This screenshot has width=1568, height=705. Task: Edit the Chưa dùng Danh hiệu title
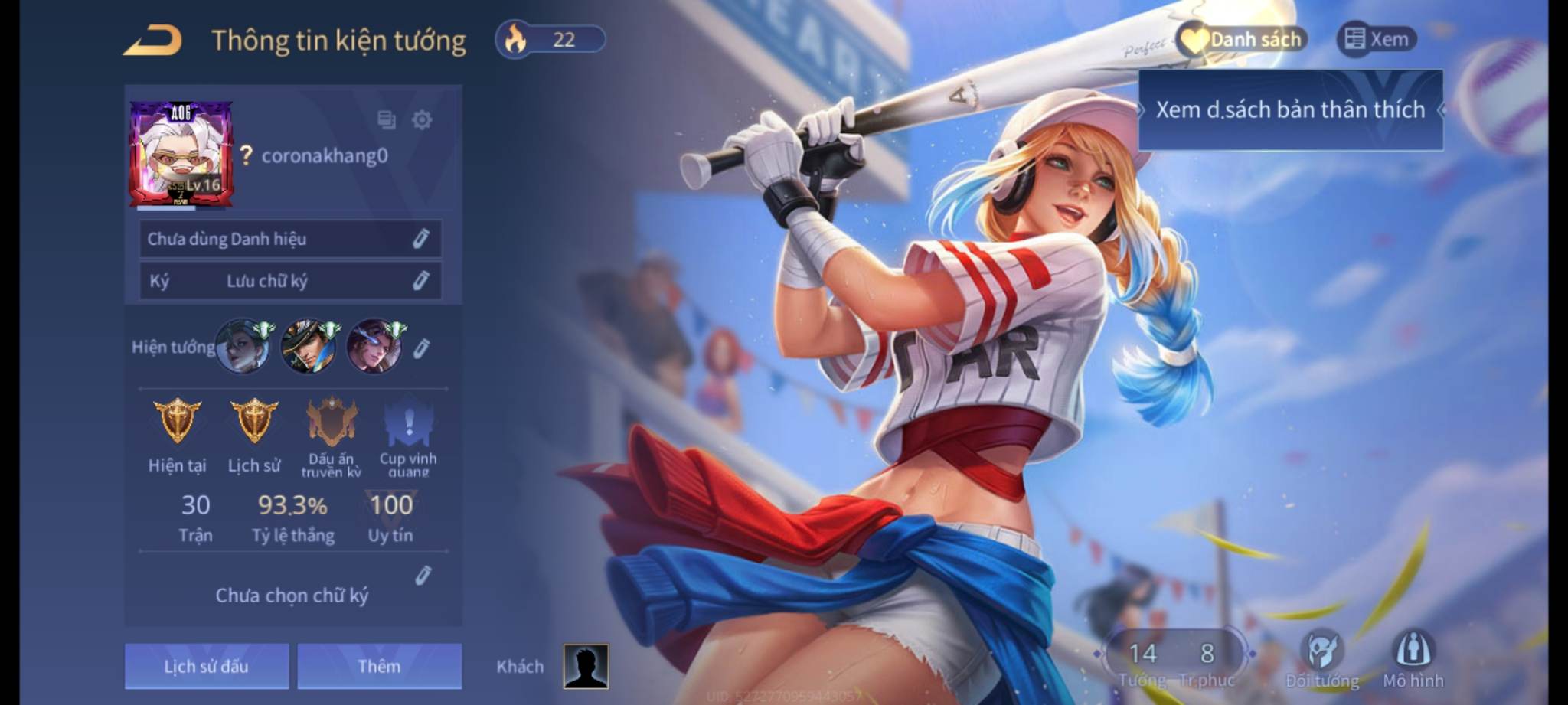coord(420,239)
